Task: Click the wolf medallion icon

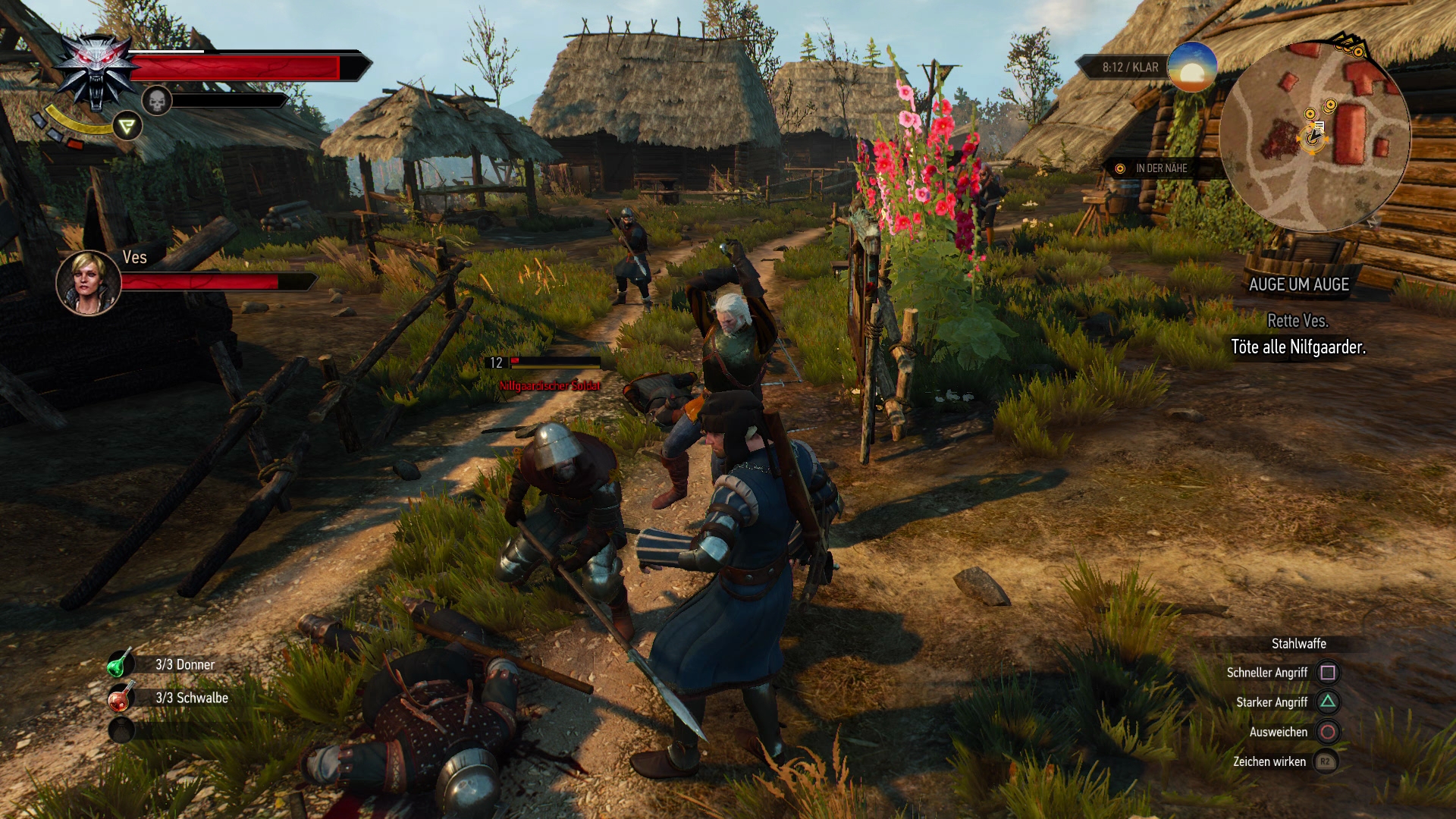Action: (96, 72)
